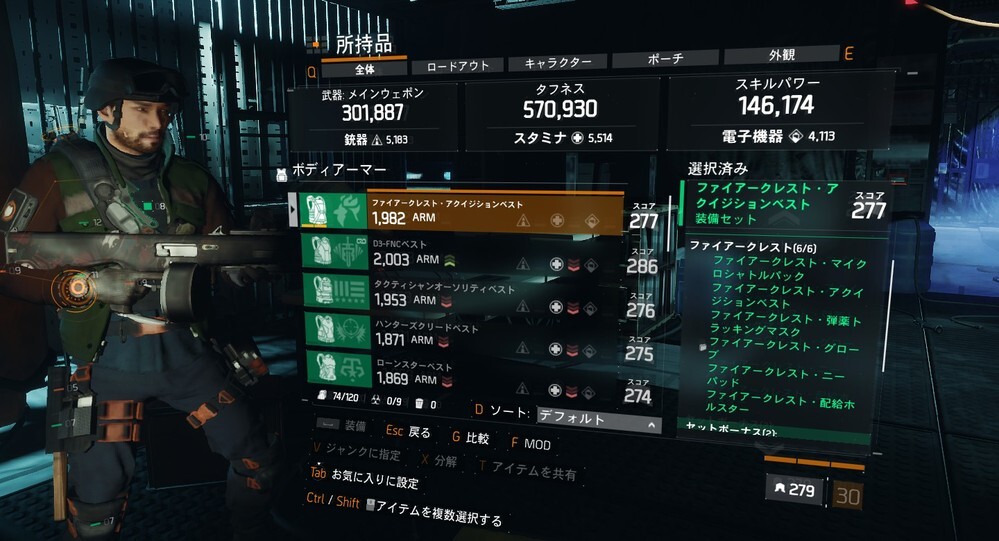Open the ロードアウト tab
Screen dimensions: 999x541
(457, 65)
